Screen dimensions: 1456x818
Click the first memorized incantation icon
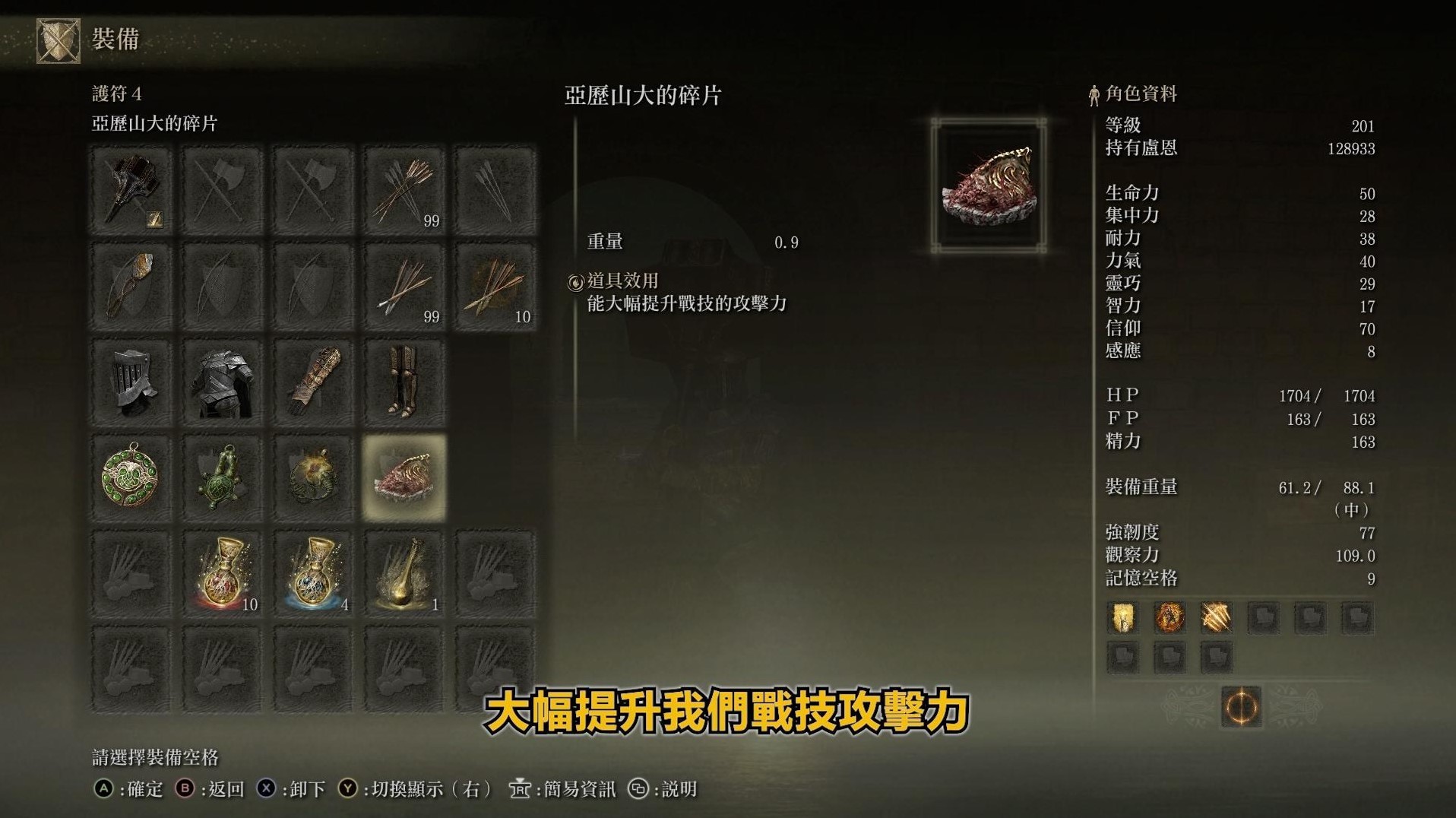(x=1122, y=618)
